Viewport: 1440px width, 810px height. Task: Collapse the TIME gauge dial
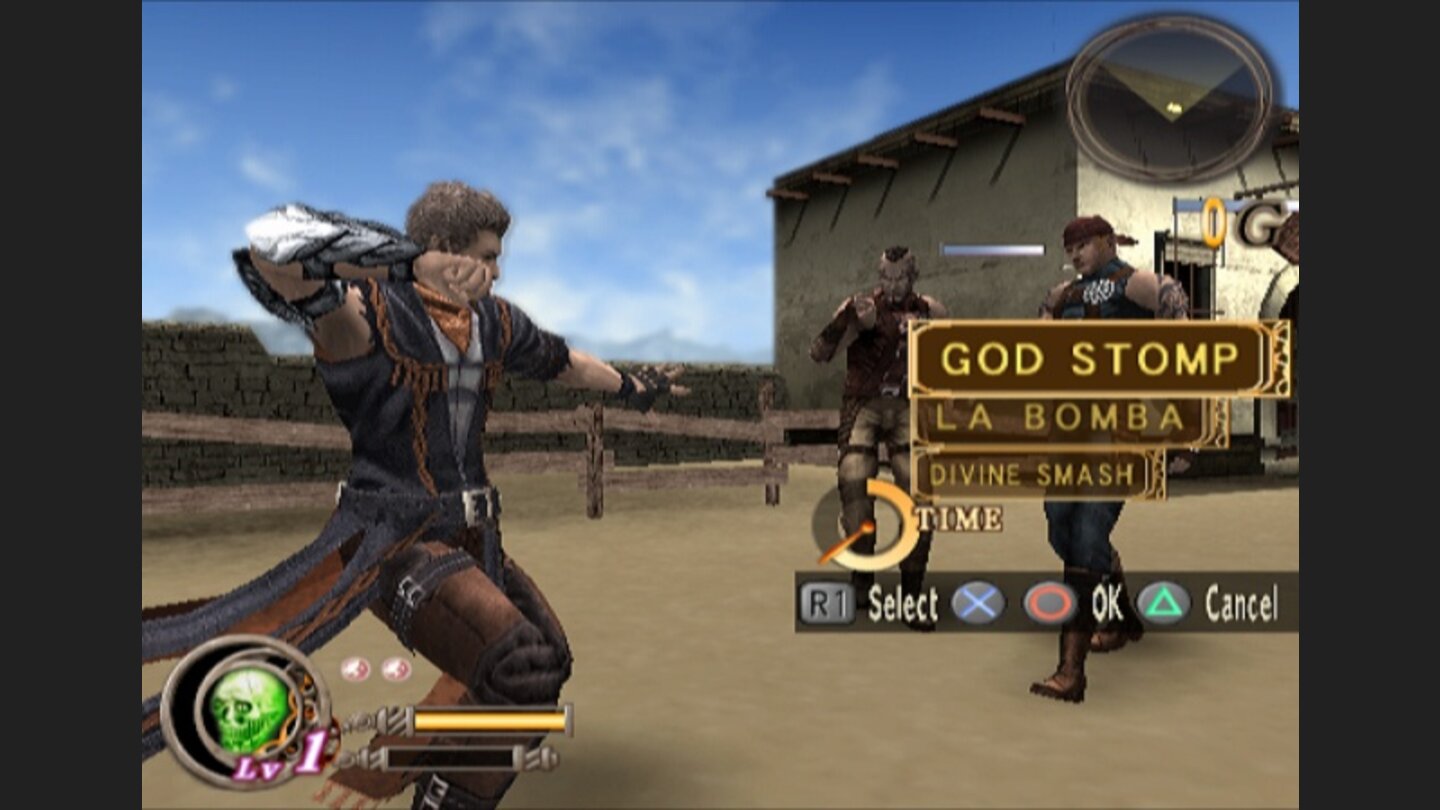(x=870, y=527)
